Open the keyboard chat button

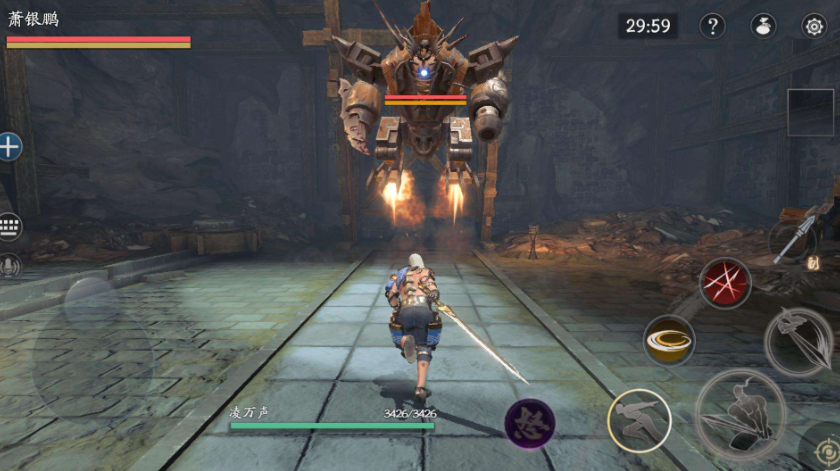click(x=10, y=225)
